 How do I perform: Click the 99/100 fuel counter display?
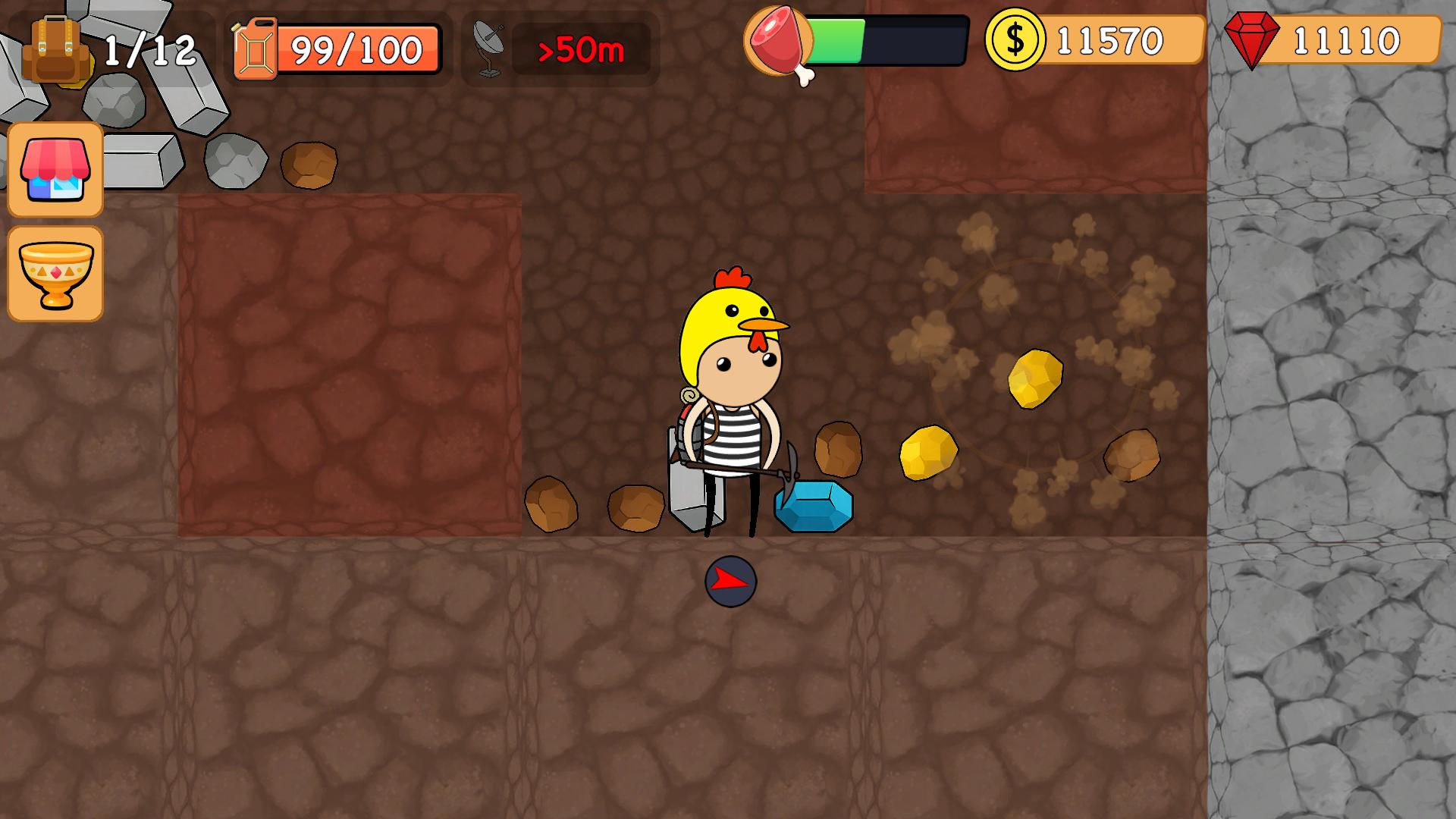[x=356, y=48]
